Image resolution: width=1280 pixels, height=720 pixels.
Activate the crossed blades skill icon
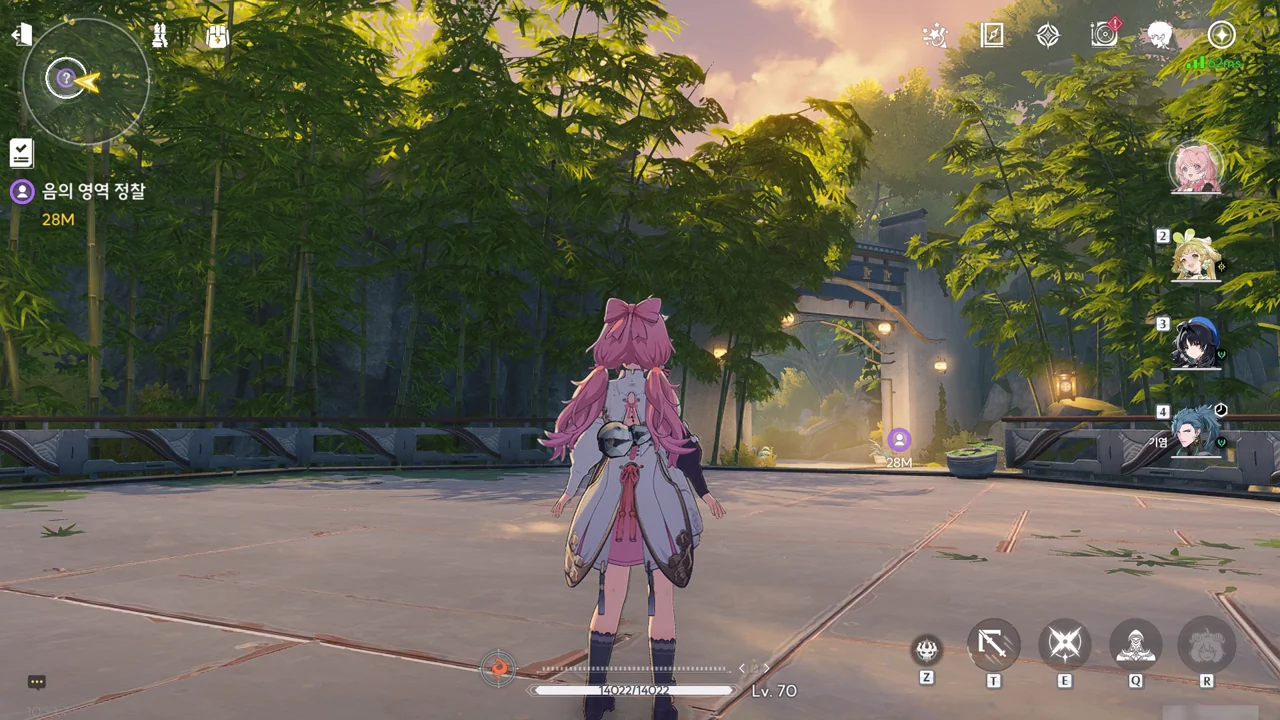pos(1064,645)
